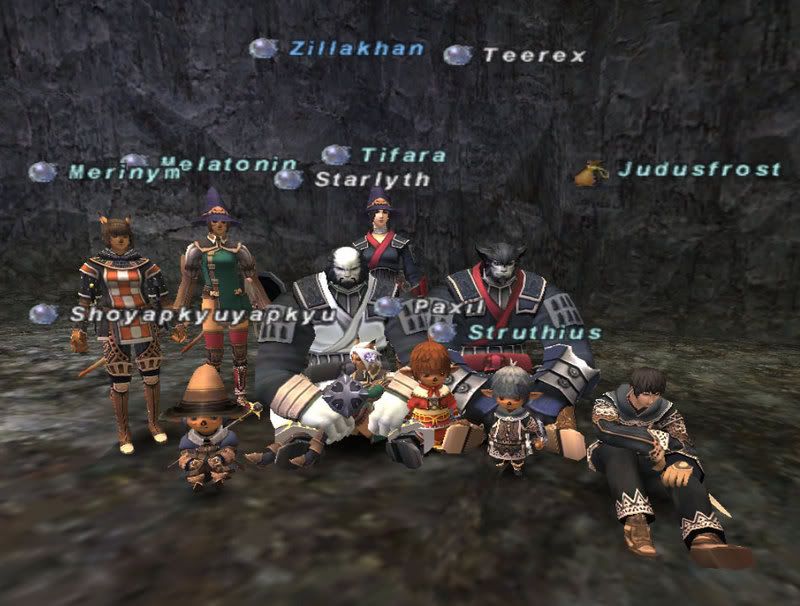Screen dimensions: 800x606
Task: Choose the Starlyth player name
Action: click(x=372, y=179)
